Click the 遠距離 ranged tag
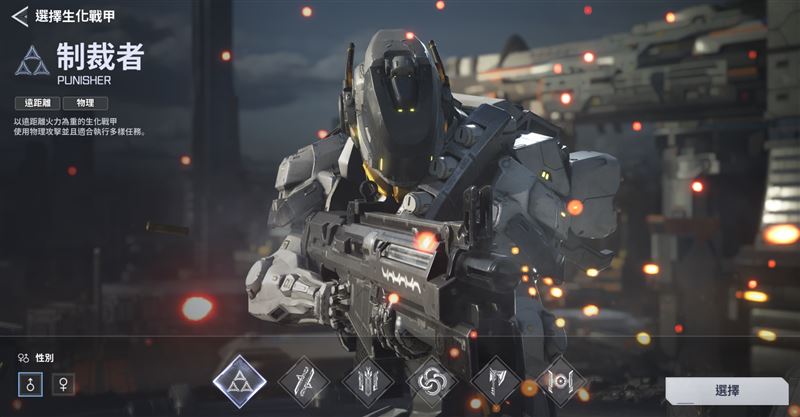 pyautogui.click(x=37, y=103)
